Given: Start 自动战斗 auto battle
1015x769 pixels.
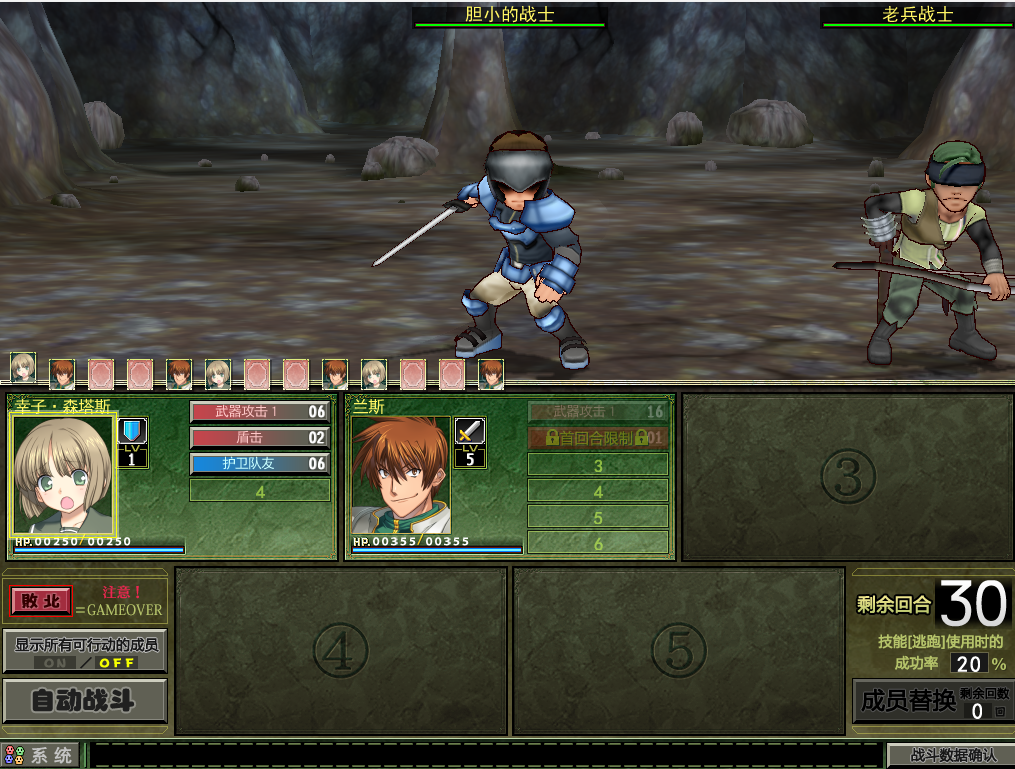Looking at the screenshot, I should [x=84, y=700].
